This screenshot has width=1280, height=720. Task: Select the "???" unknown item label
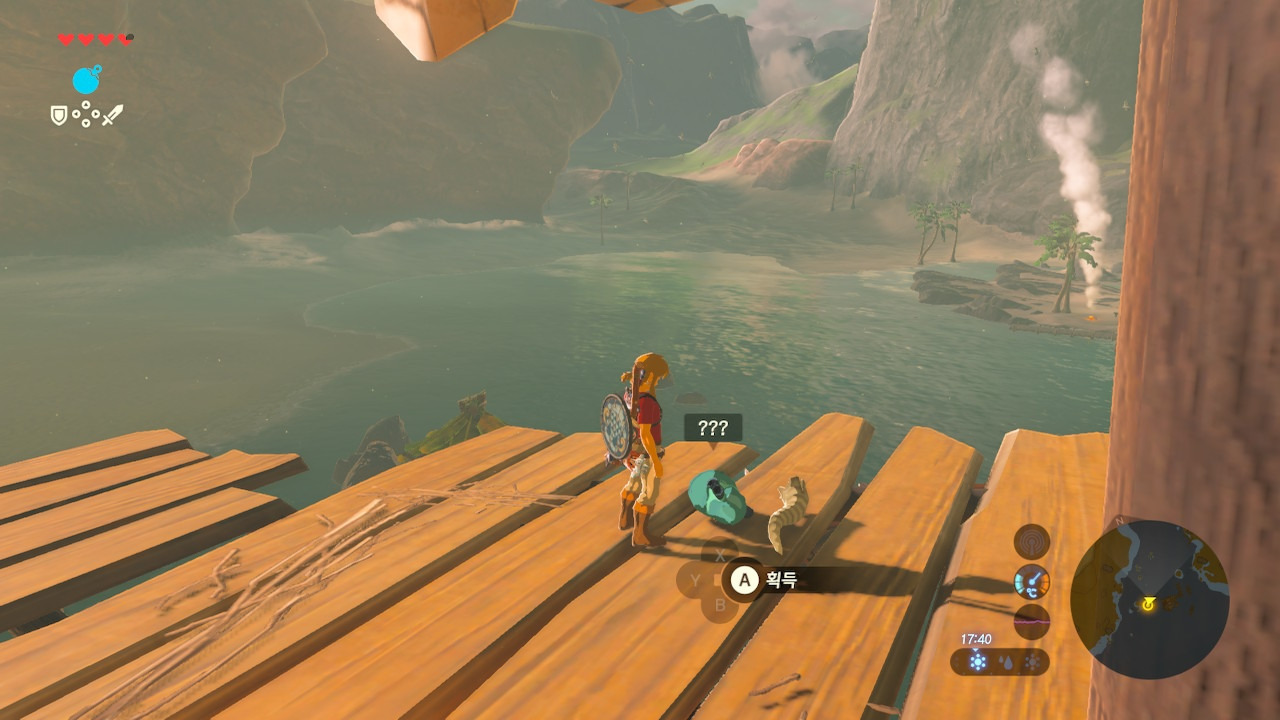pyautogui.click(x=713, y=428)
